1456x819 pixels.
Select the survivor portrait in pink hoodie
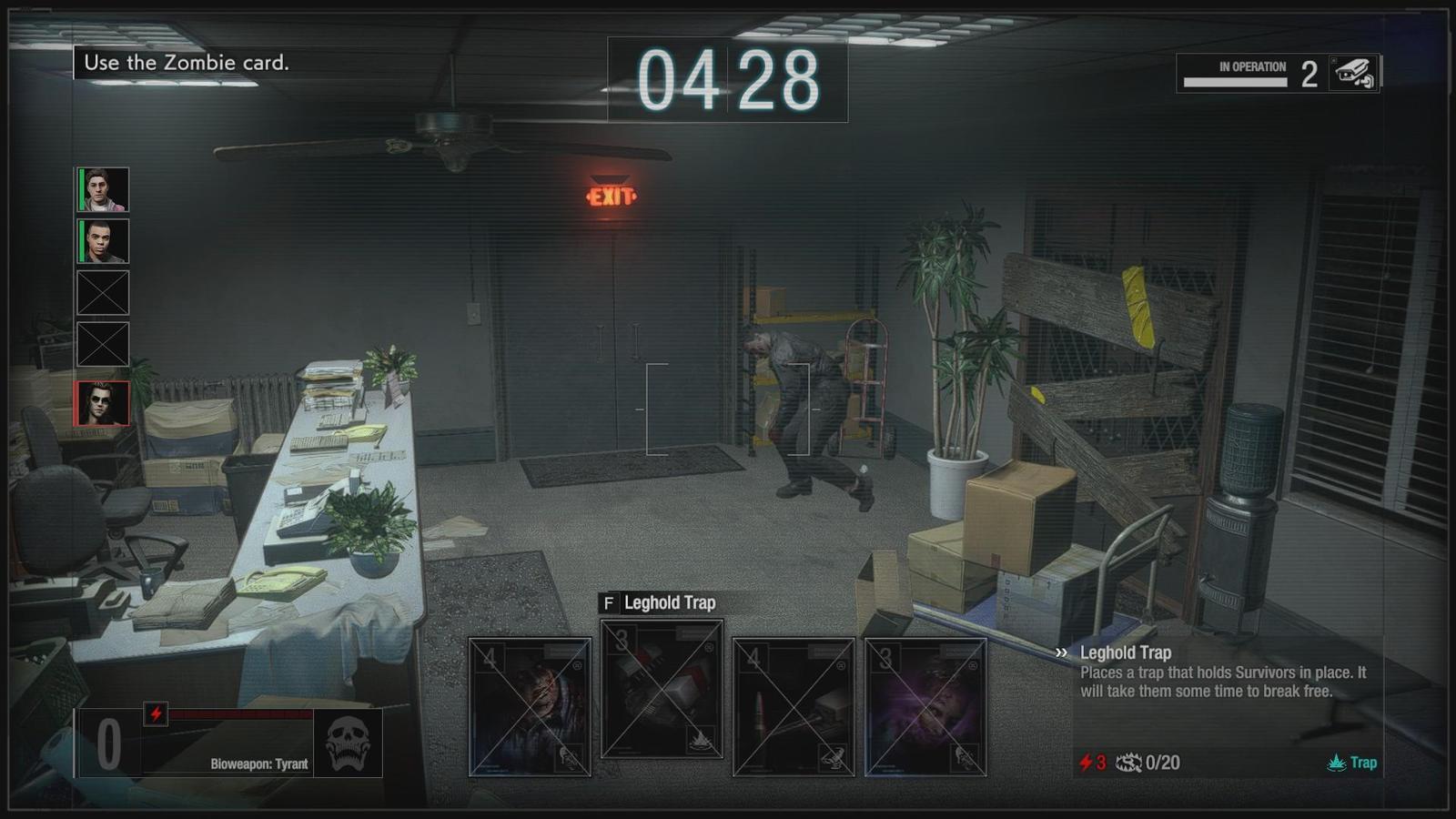[103, 189]
